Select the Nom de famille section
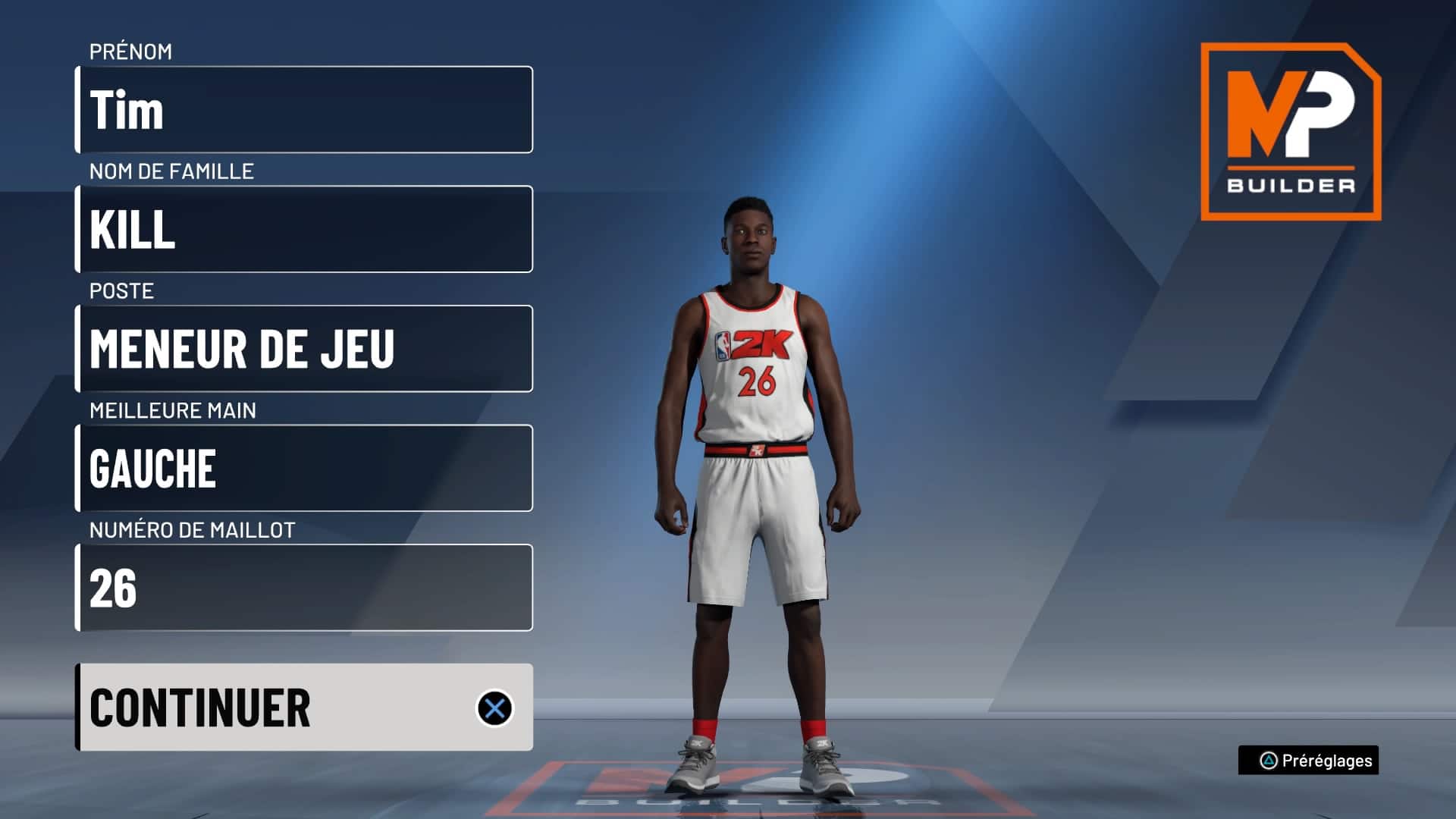The width and height of the screenshot is (1456, 819). pos(303,227)
